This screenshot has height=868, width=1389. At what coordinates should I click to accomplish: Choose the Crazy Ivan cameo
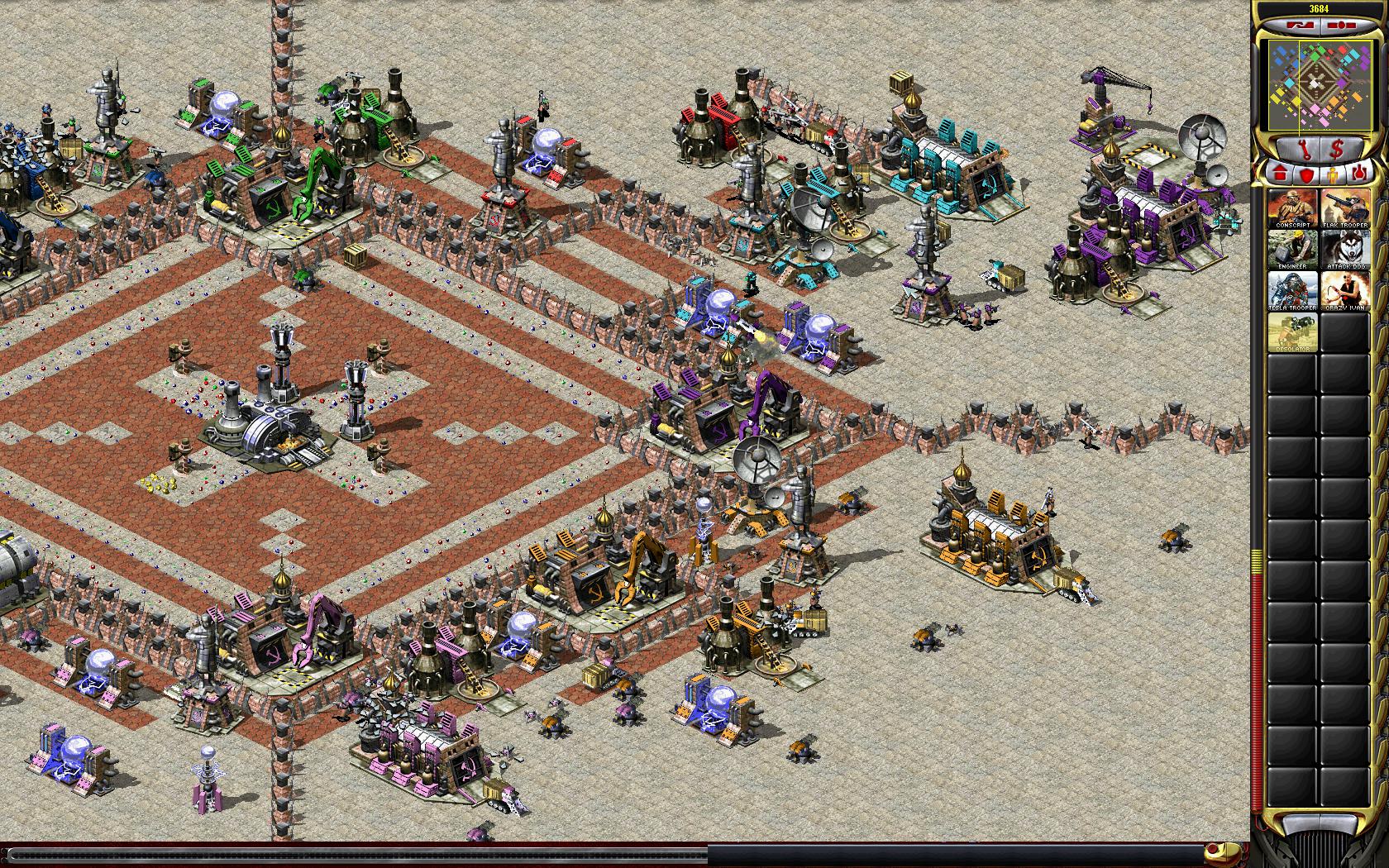(x=1344, y=291)
